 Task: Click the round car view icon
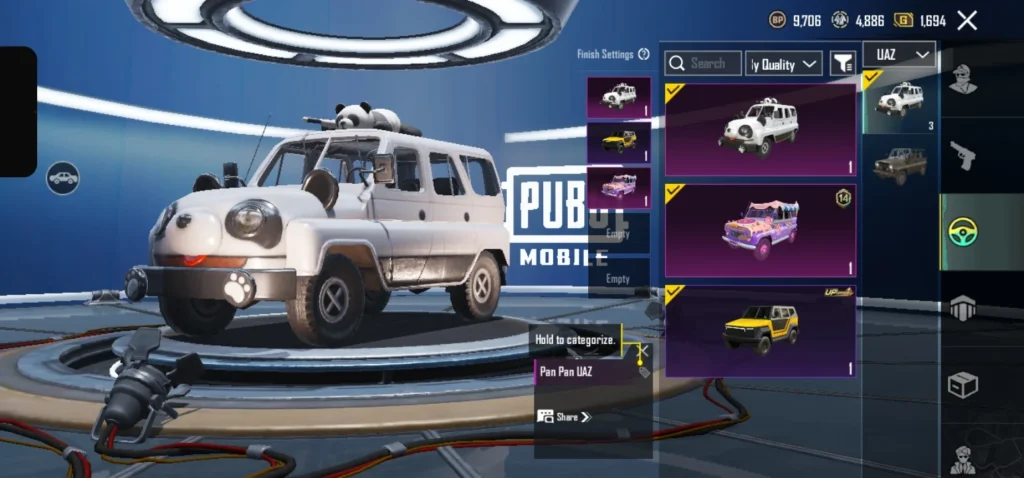[63, 178]
